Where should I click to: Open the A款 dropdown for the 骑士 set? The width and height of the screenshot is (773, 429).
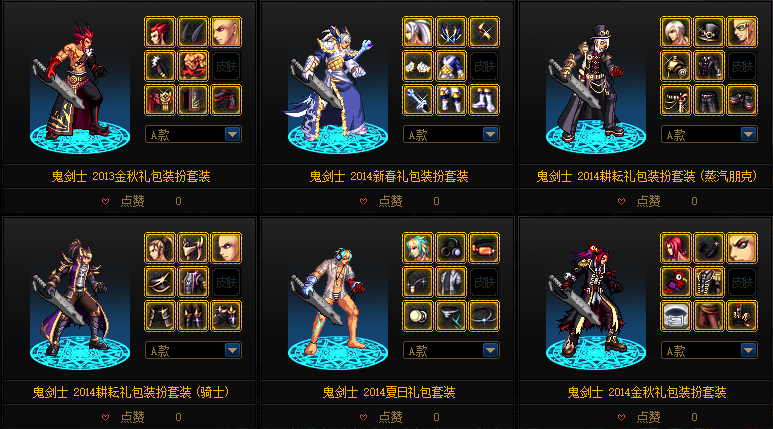click(x=232, y=350)
